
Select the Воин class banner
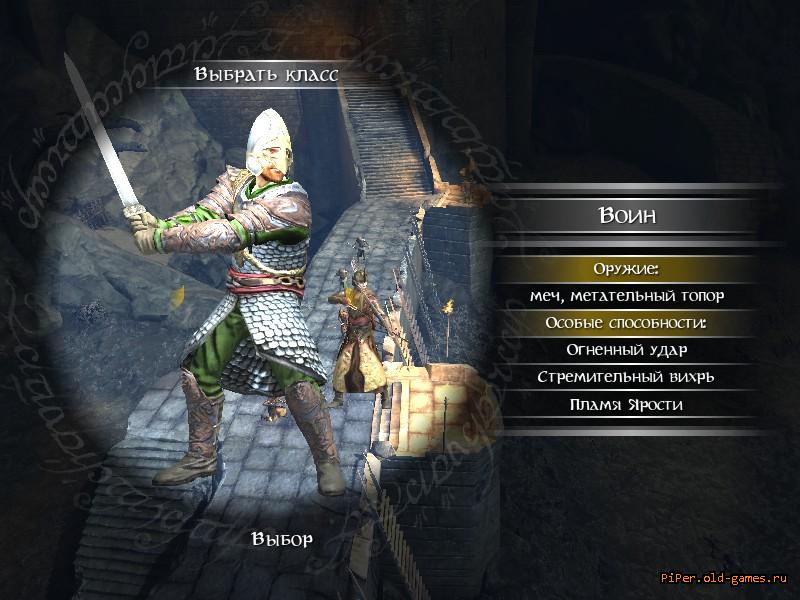tap(627, 215)
